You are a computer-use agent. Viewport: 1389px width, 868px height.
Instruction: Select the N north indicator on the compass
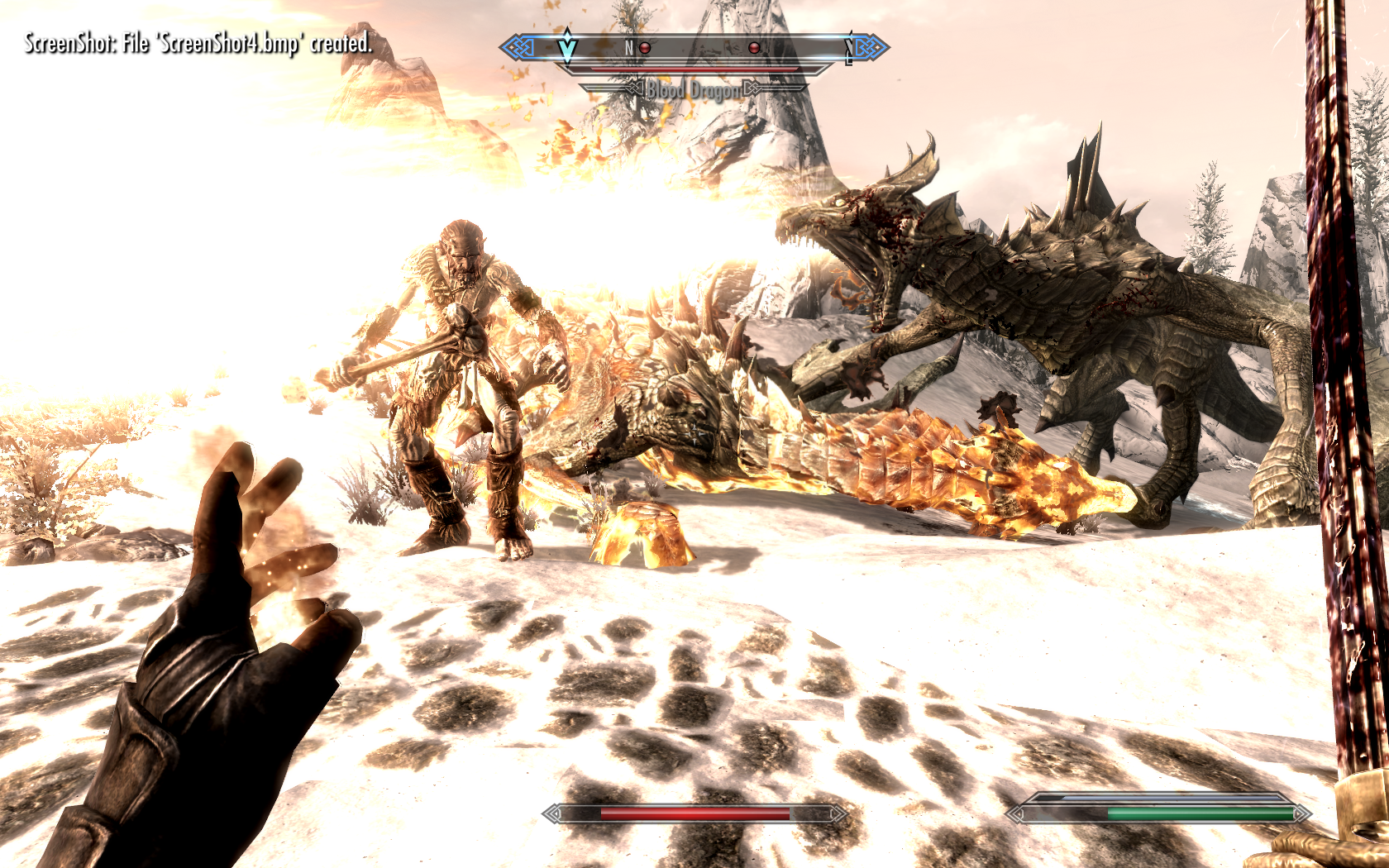629,48
